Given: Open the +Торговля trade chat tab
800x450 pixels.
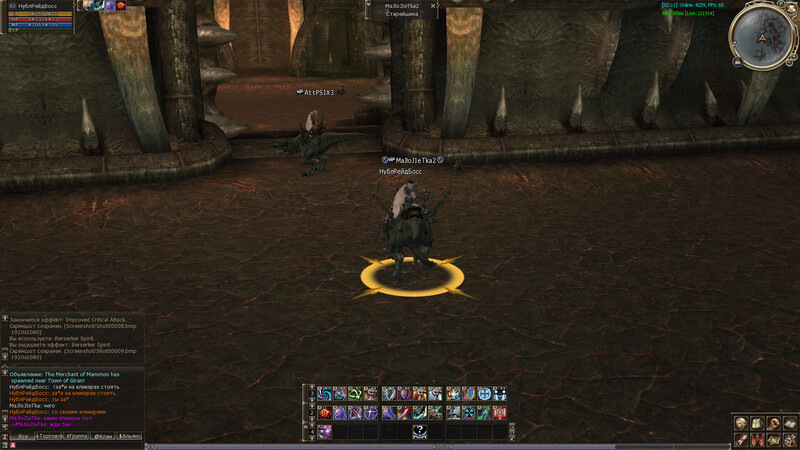Looking at the screenshot, I should (48, 437).
